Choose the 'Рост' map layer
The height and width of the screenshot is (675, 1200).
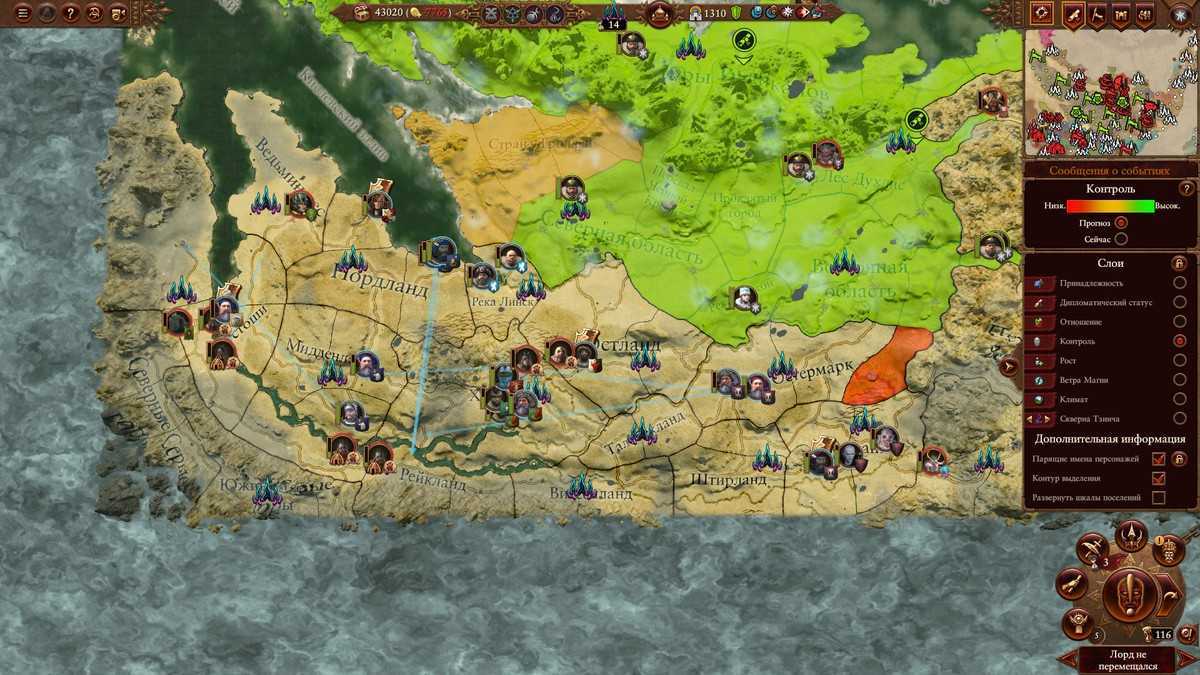(x=1180, y=360)
